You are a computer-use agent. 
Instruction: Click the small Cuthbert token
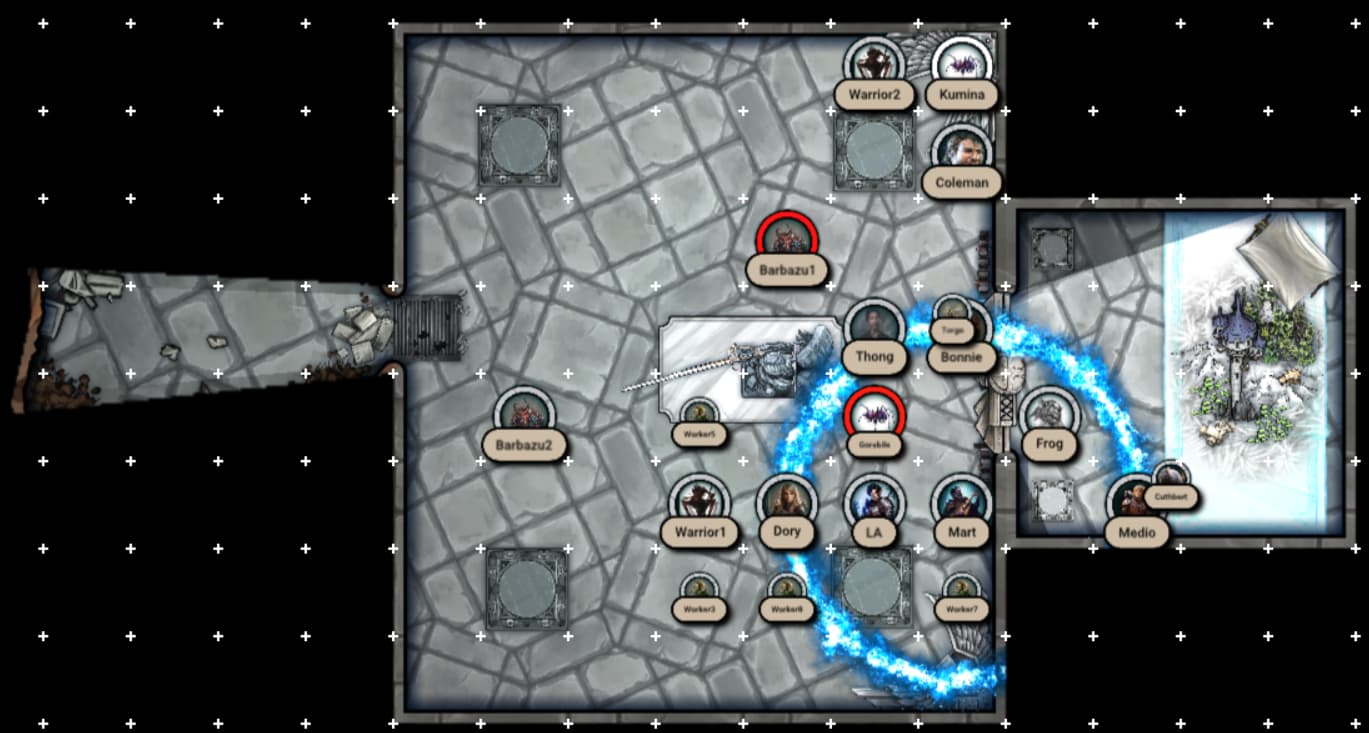(1170, 480)
